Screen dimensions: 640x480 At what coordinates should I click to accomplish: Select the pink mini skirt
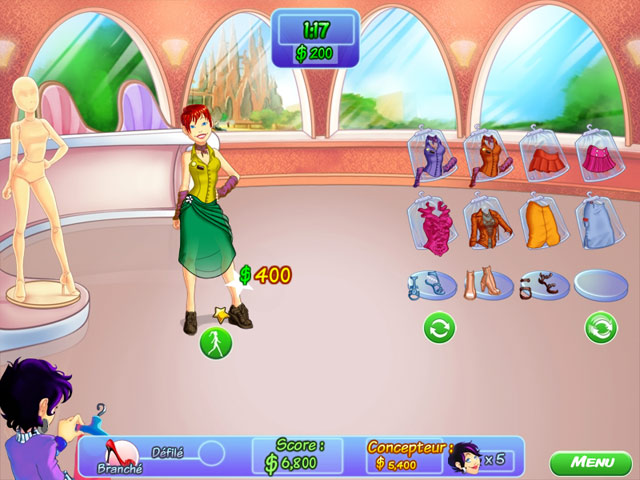click(x=600, y=157)
